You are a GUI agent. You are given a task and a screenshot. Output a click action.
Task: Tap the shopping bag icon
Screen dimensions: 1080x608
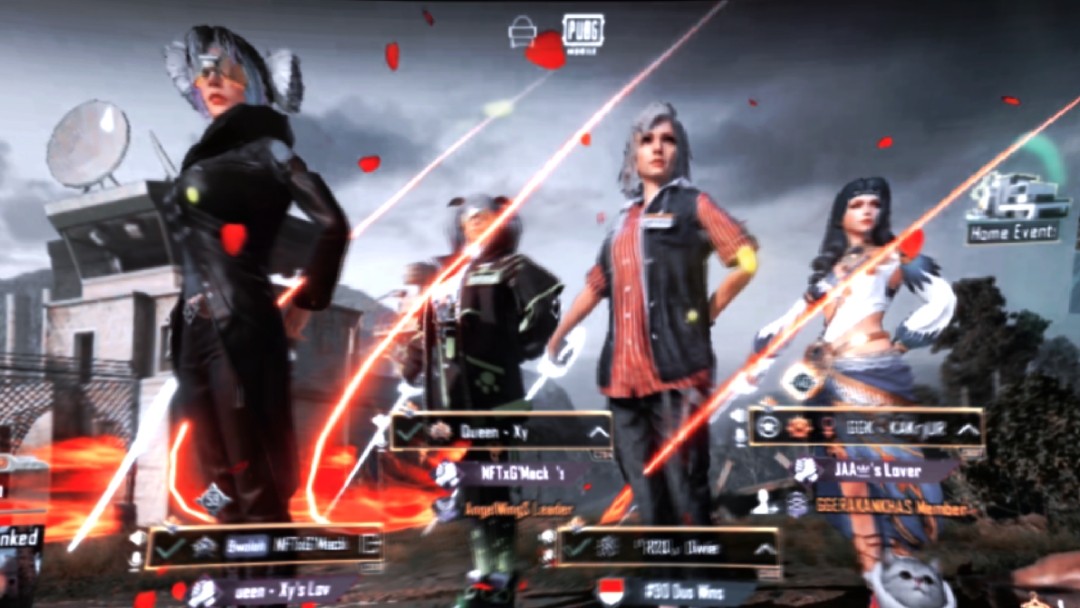[x=522, y=33]
